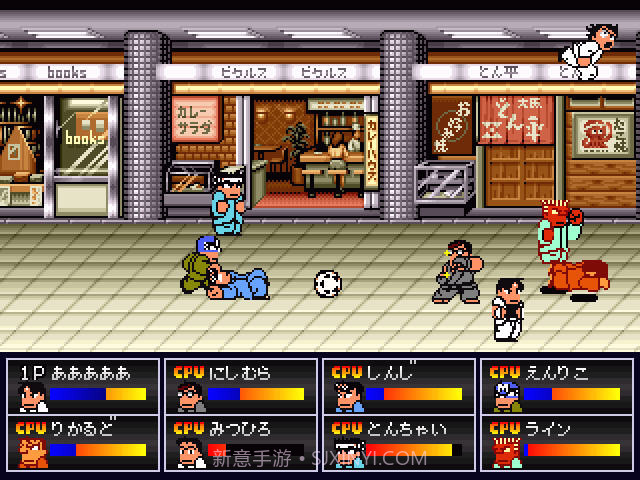Click the CPU とんちゃい fighter panel
This screenshot has width=640, height=480.
[398, 441]
